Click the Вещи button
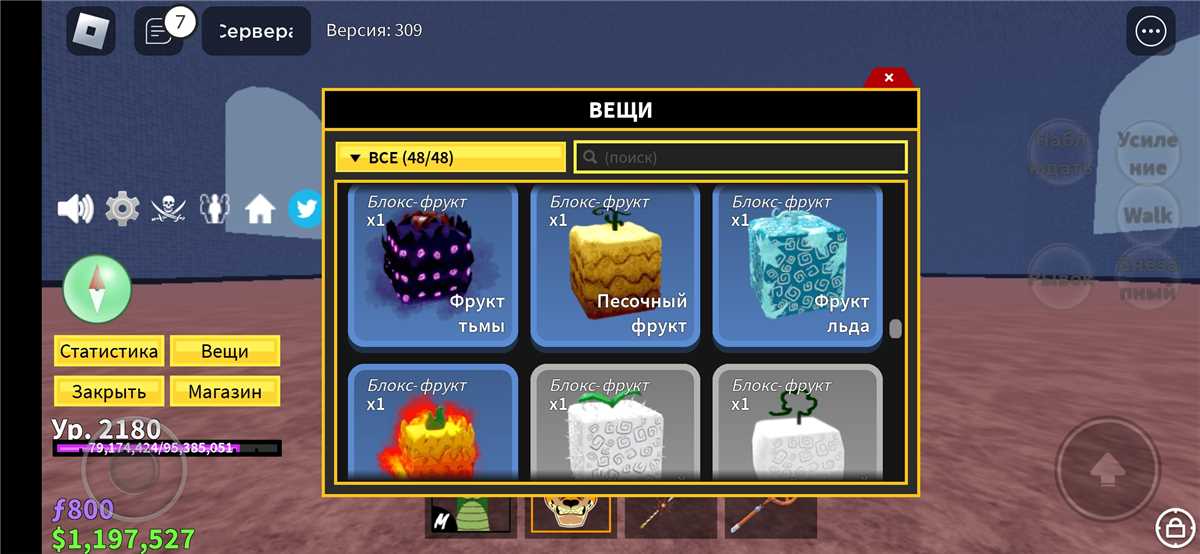1200x554 pixels. point(225,352)
